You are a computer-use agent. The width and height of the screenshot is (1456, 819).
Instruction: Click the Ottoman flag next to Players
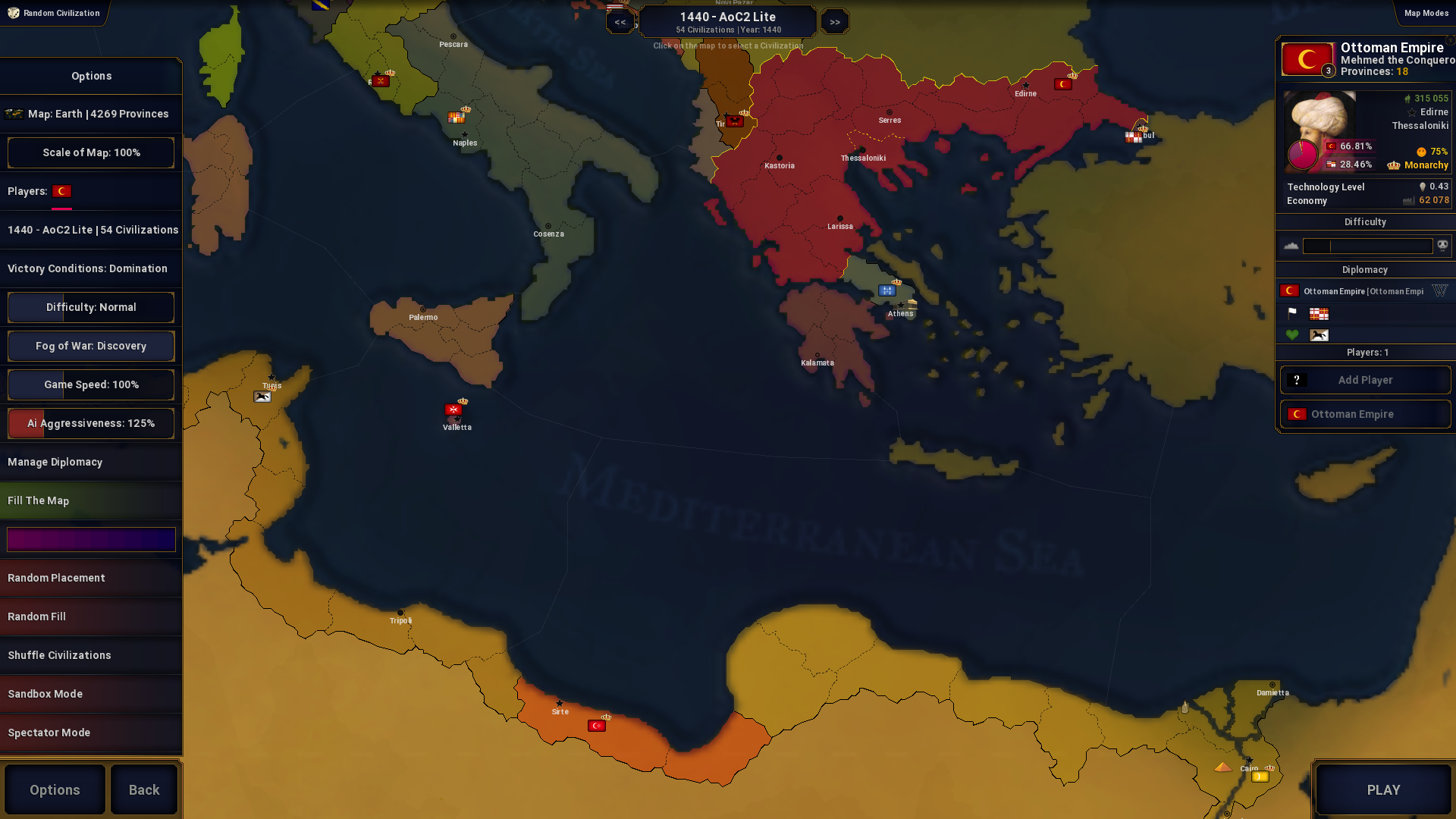[x=62, y=191]
